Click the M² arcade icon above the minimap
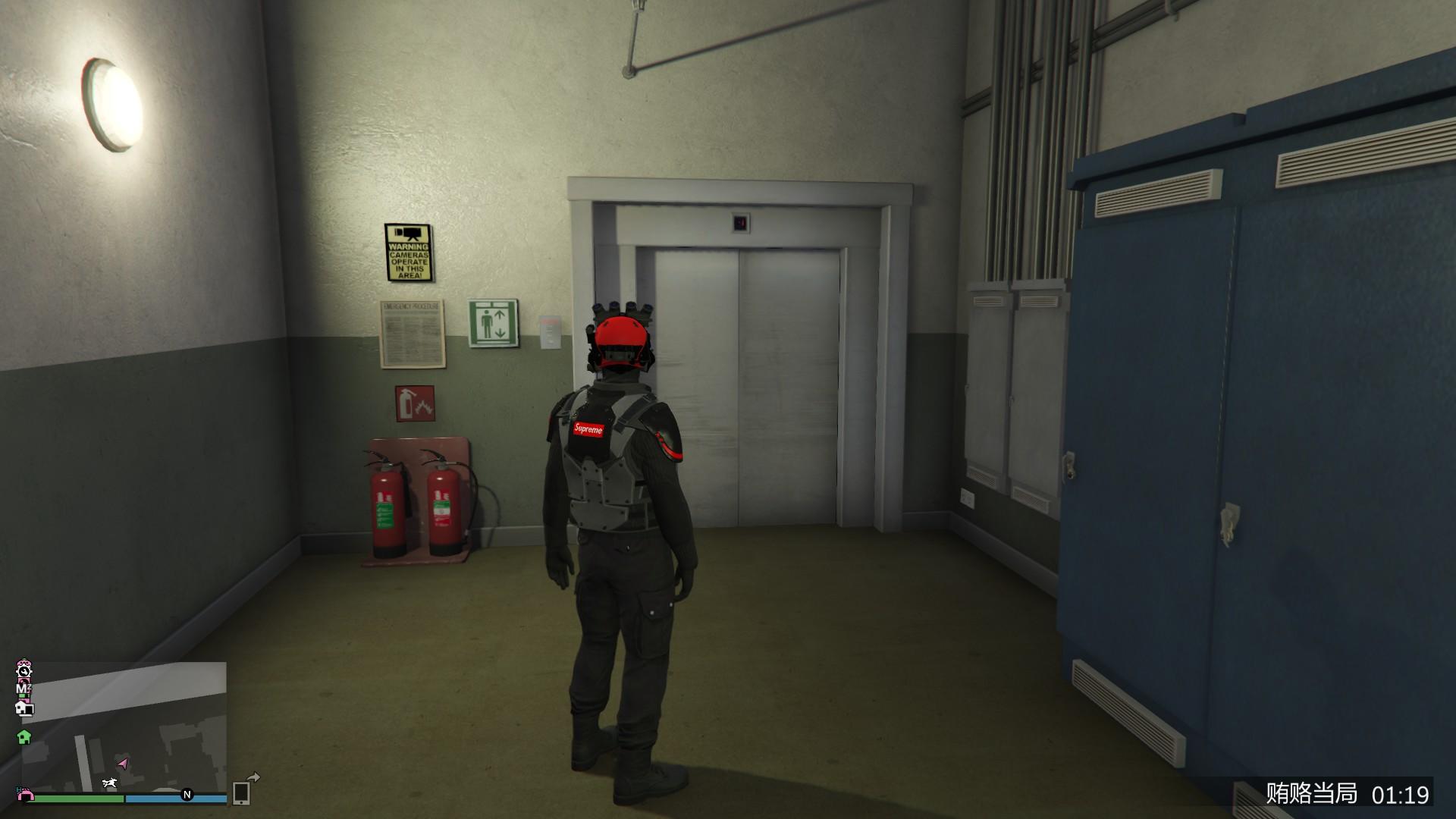This screenshot has width=1456, height=819. (24, 688)
